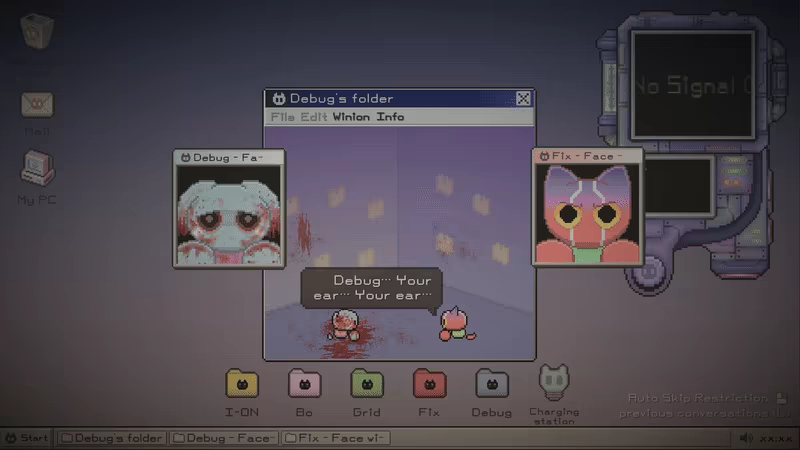800x450 pixels.
Task: Show previous conversations log
Action: coord(698,413)
